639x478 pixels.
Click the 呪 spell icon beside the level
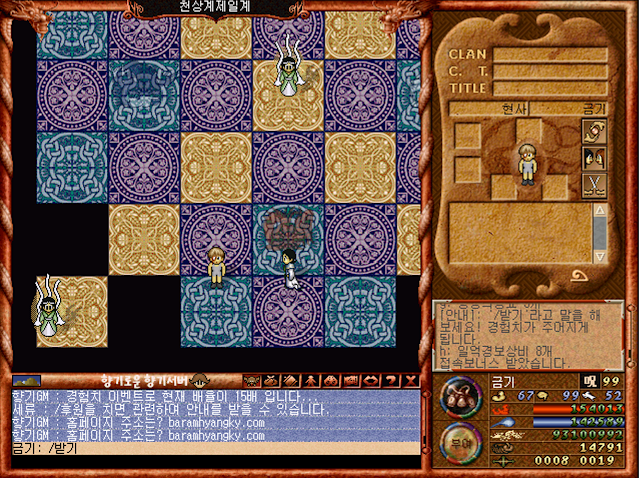(590, 381)
